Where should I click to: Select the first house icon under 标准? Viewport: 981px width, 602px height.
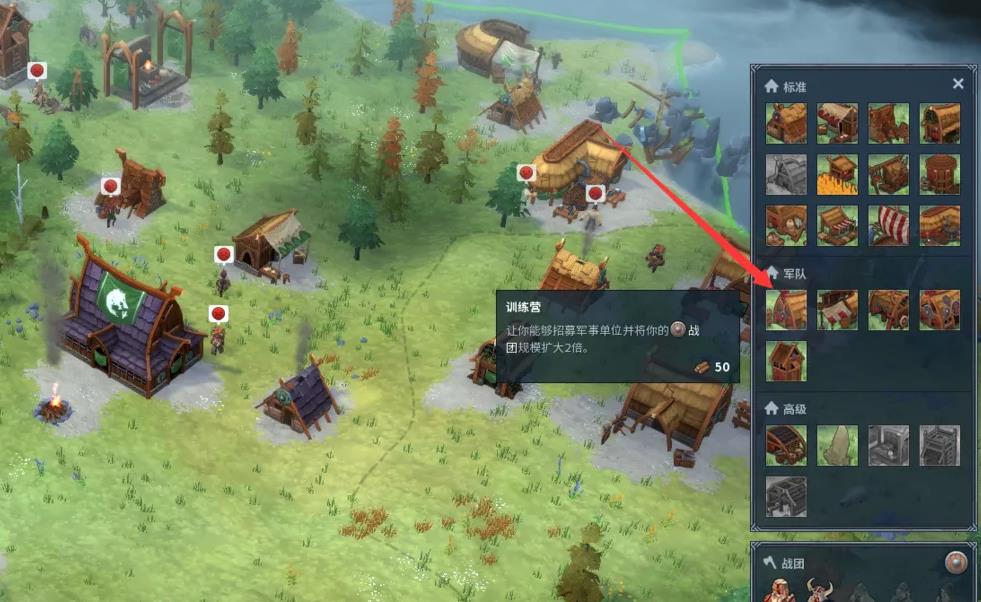[786, 123]
